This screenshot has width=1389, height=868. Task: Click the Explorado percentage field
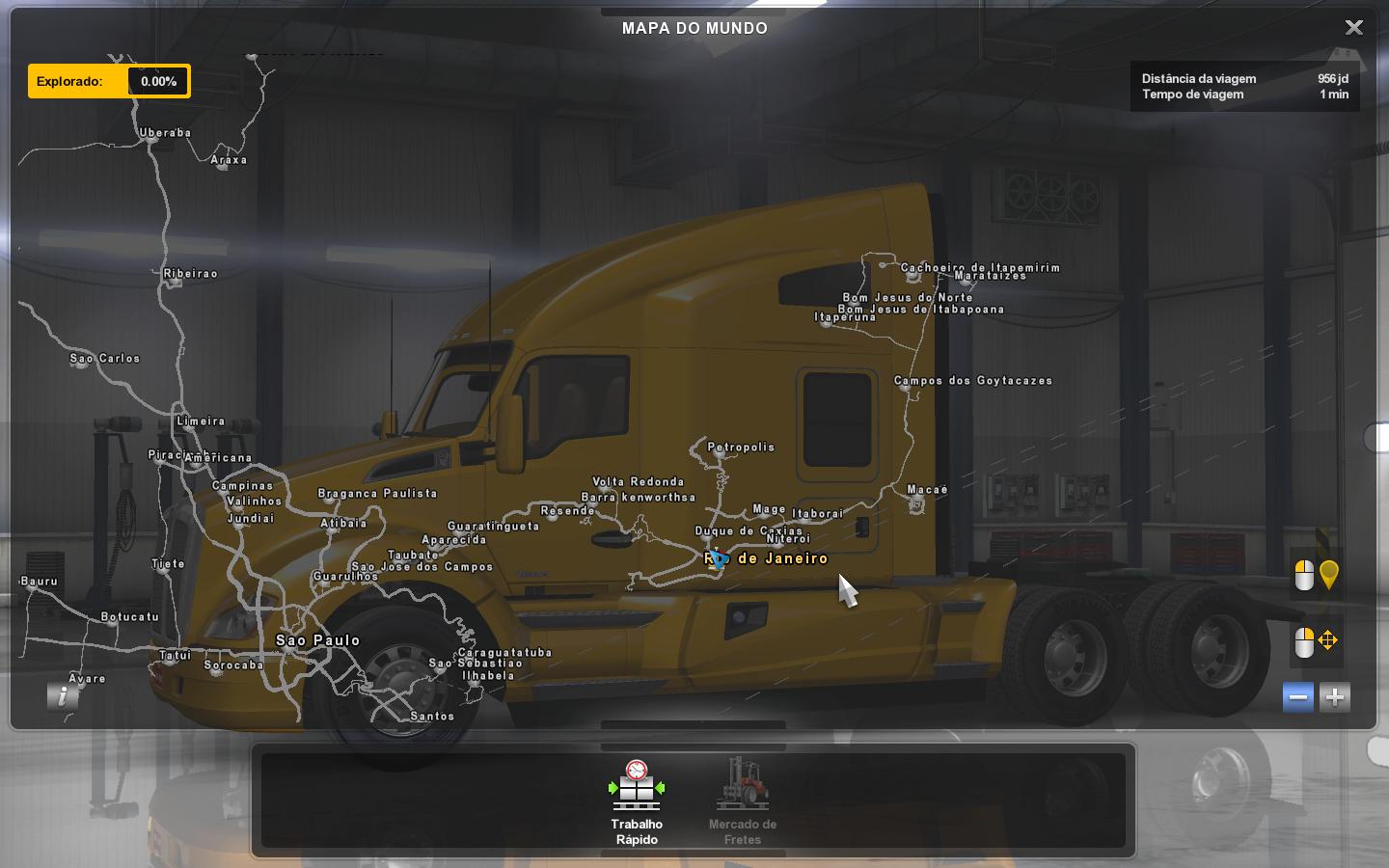click(157, 81)
